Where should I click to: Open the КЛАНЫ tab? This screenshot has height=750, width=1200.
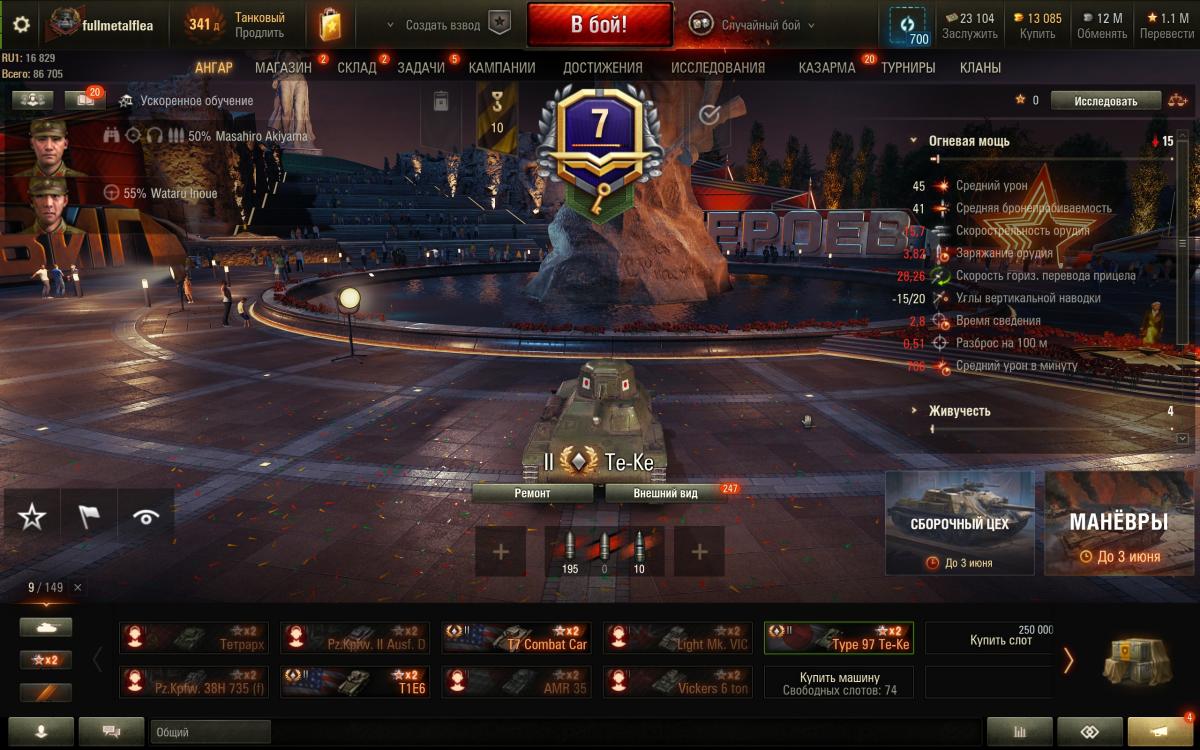pyautogui.click(x=980, y=68)
